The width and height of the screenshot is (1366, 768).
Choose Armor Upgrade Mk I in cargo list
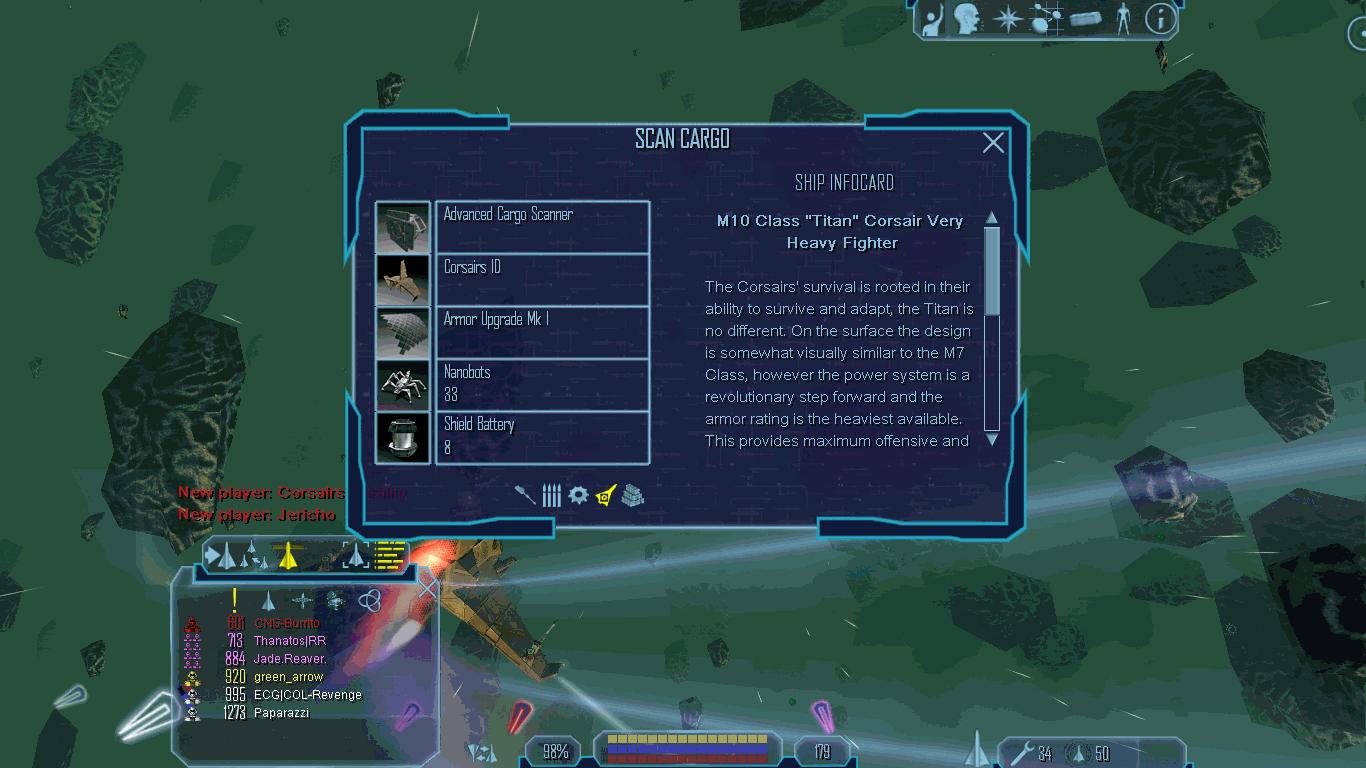click(542, 332)
